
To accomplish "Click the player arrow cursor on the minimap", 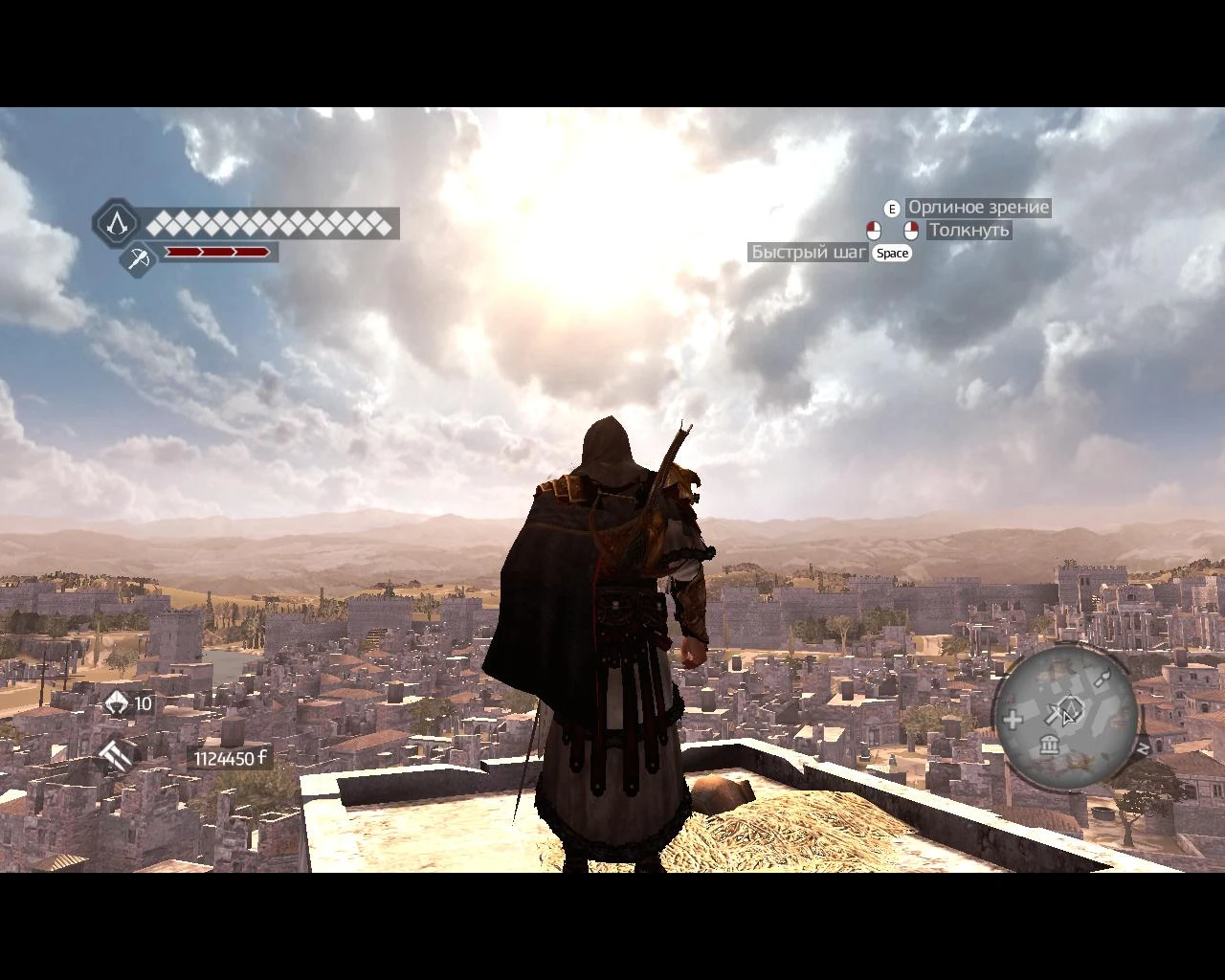I will [1067, 719].
